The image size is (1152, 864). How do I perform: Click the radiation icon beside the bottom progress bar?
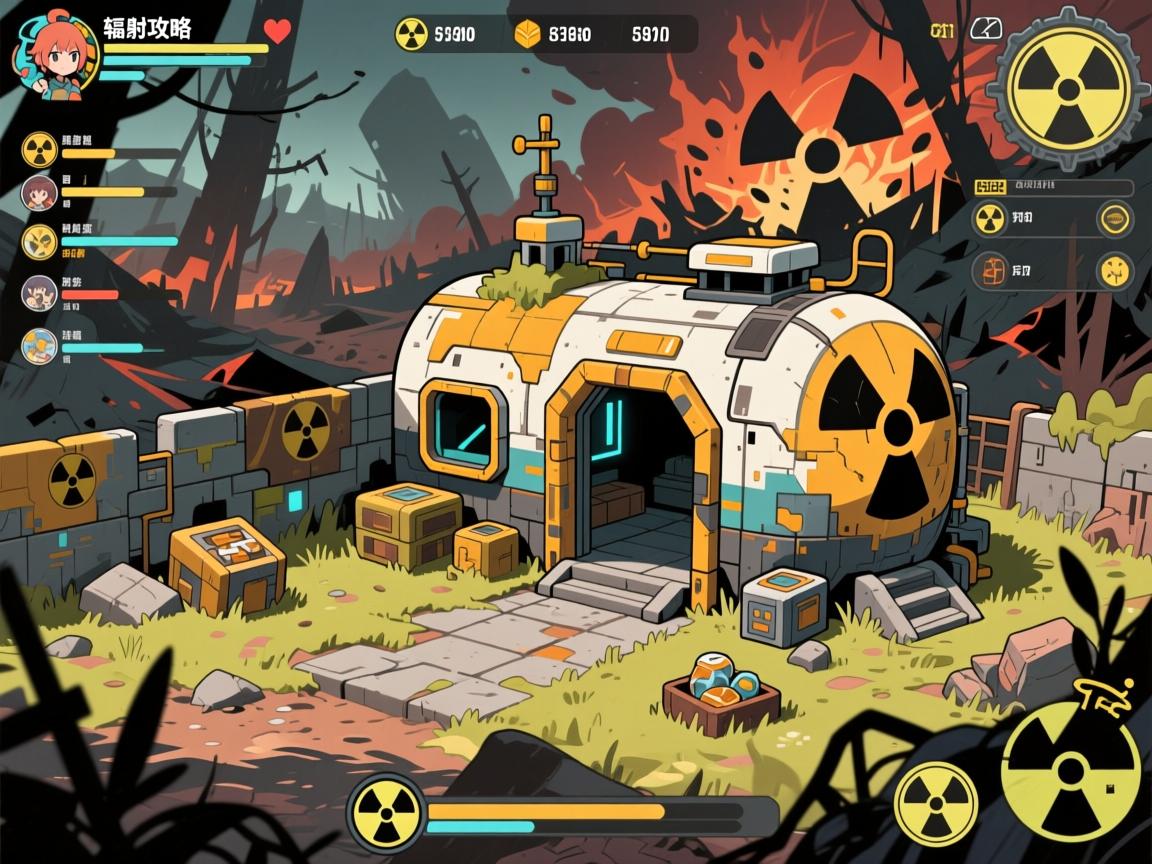point(386,808)
